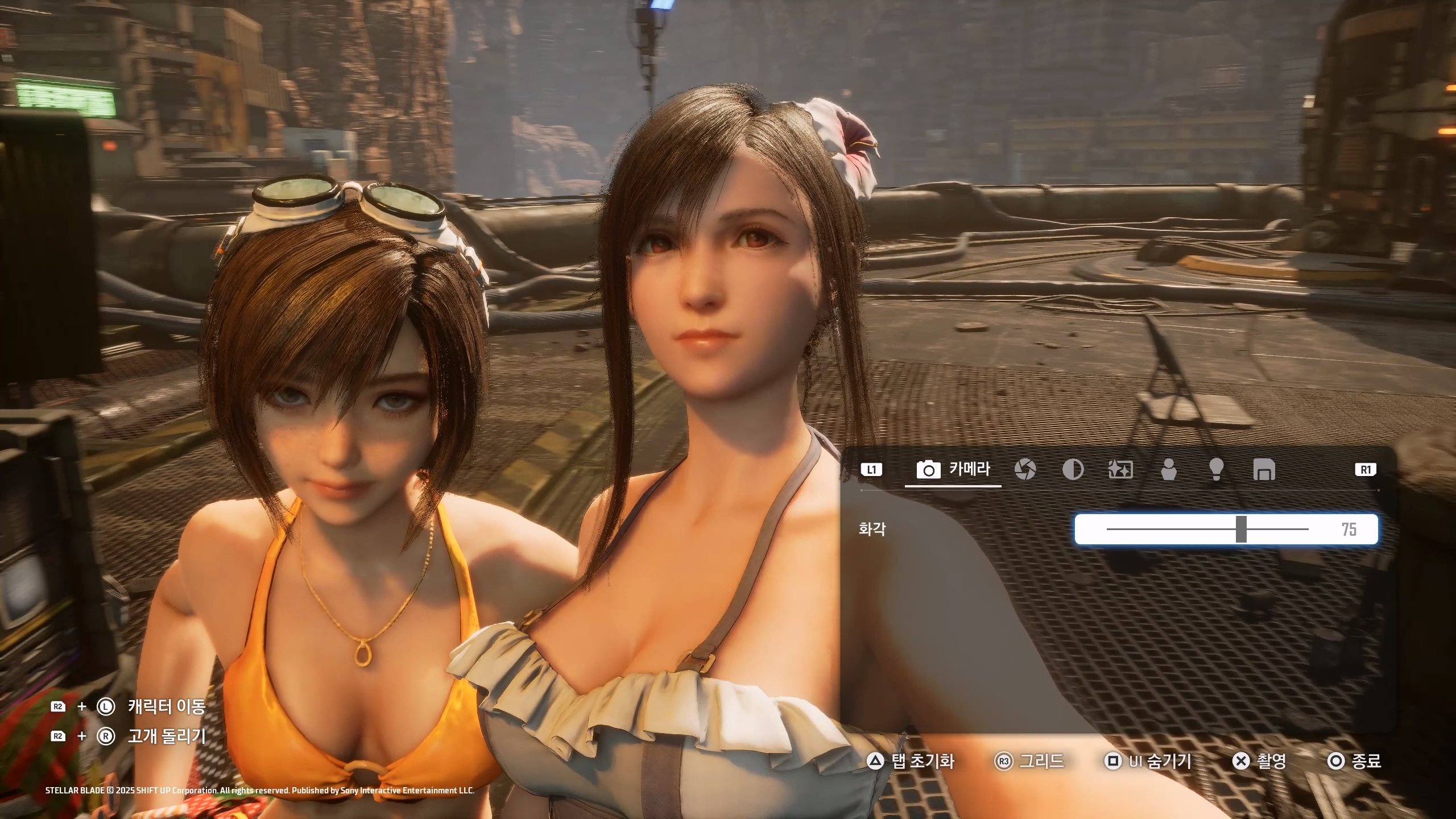Open the floppy disk save tab
Image resolution: width=1456 pixels, height=819 pixels.
tap(1264, 470)
